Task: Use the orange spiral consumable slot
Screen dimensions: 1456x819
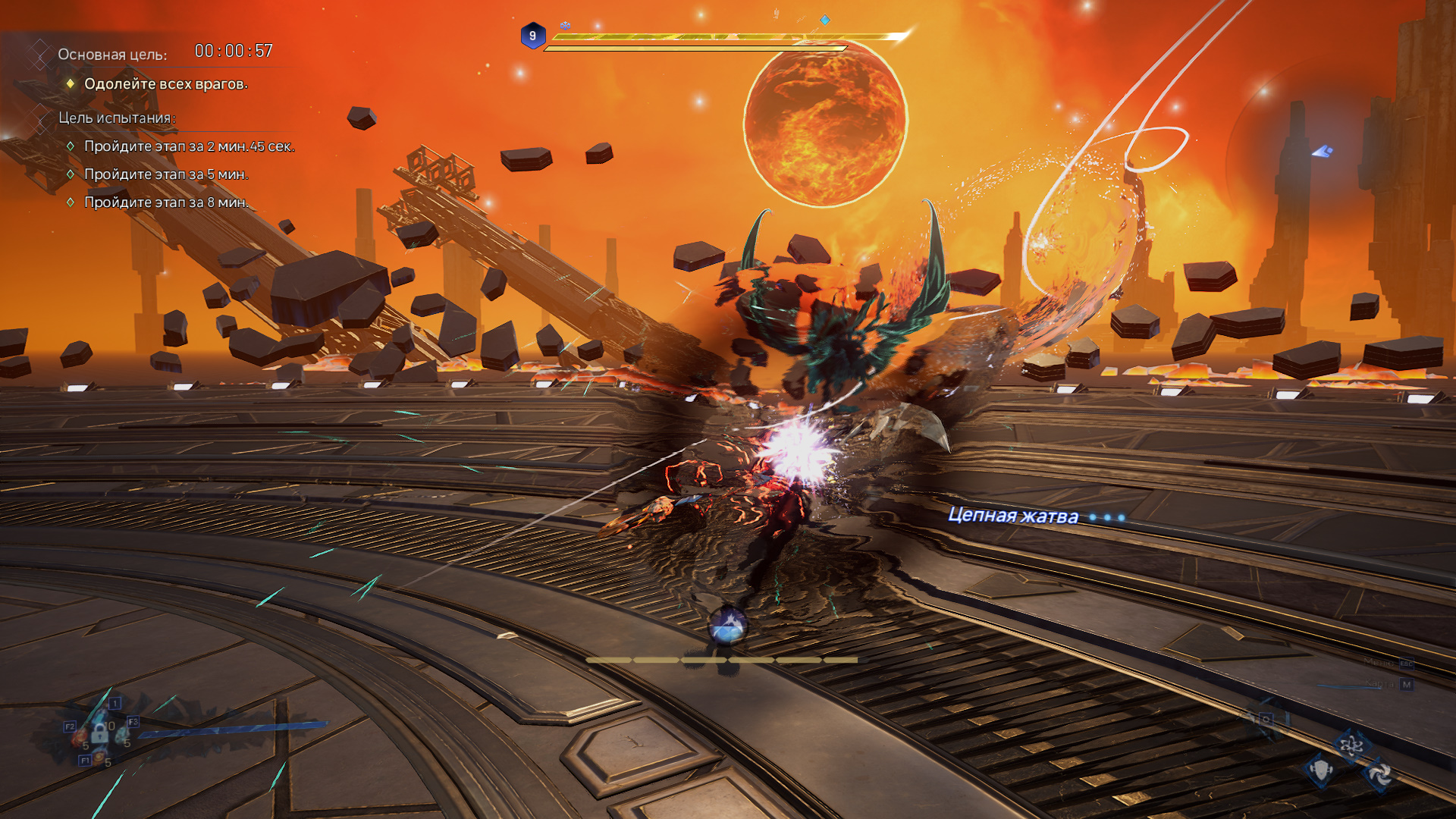Action: pyautogui.click(x=99, y=755)
